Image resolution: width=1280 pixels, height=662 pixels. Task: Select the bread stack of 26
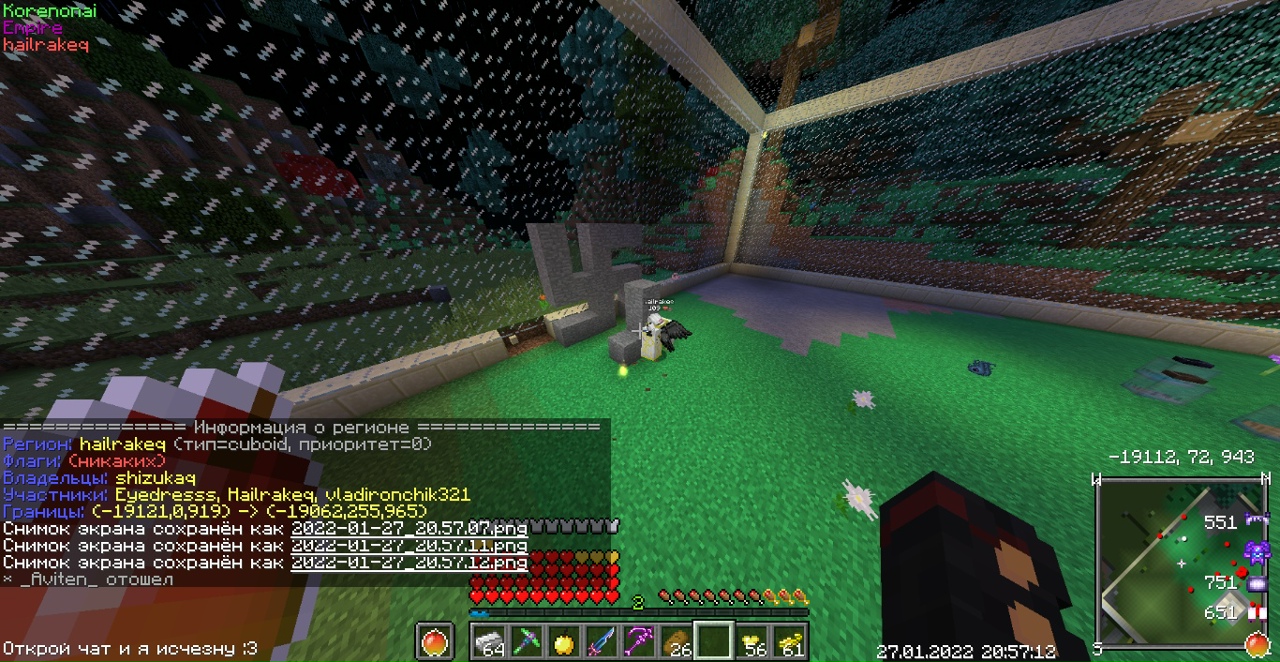(676, 642)
